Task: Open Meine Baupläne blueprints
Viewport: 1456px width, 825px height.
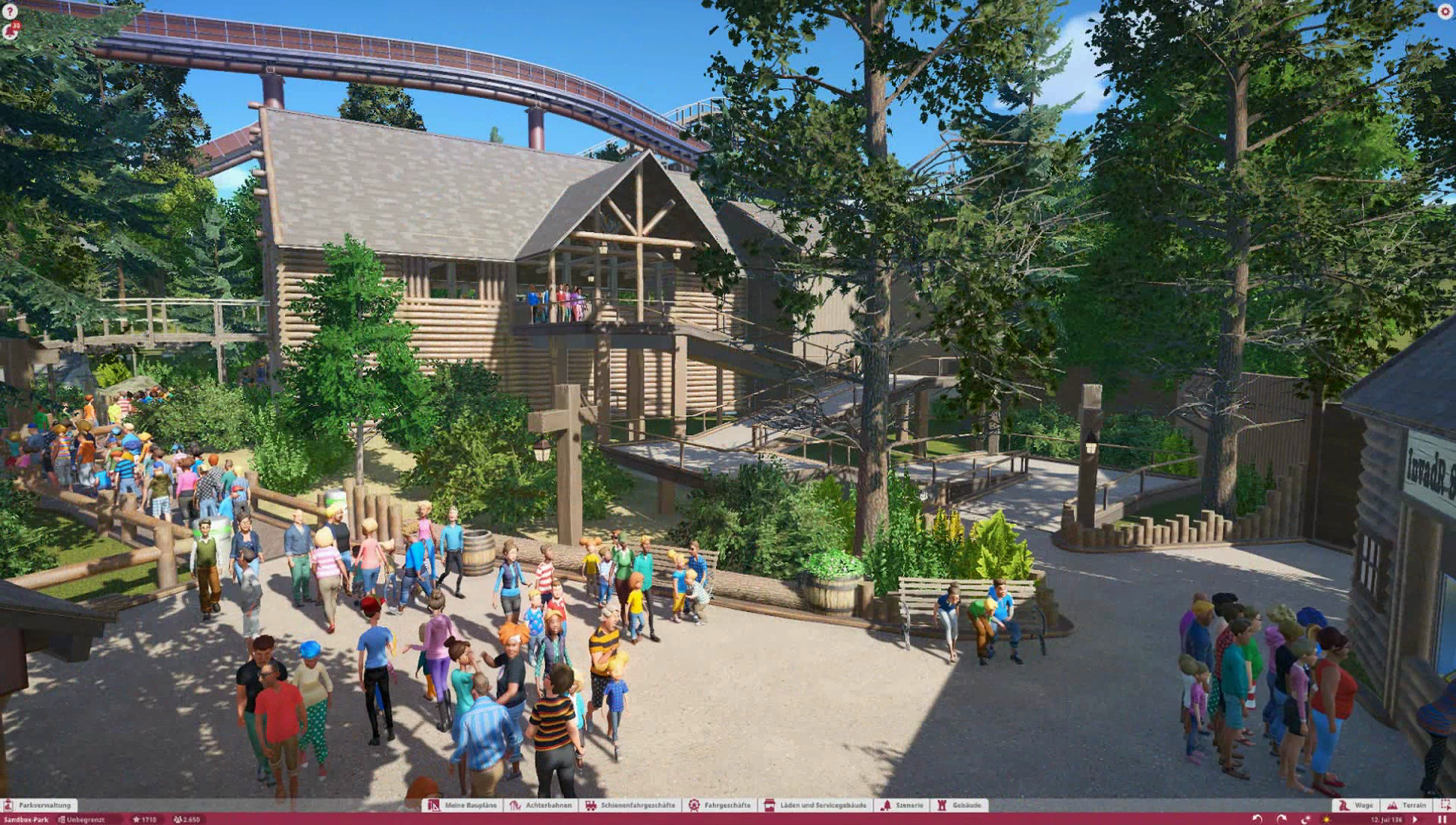Action: (463, 805)
